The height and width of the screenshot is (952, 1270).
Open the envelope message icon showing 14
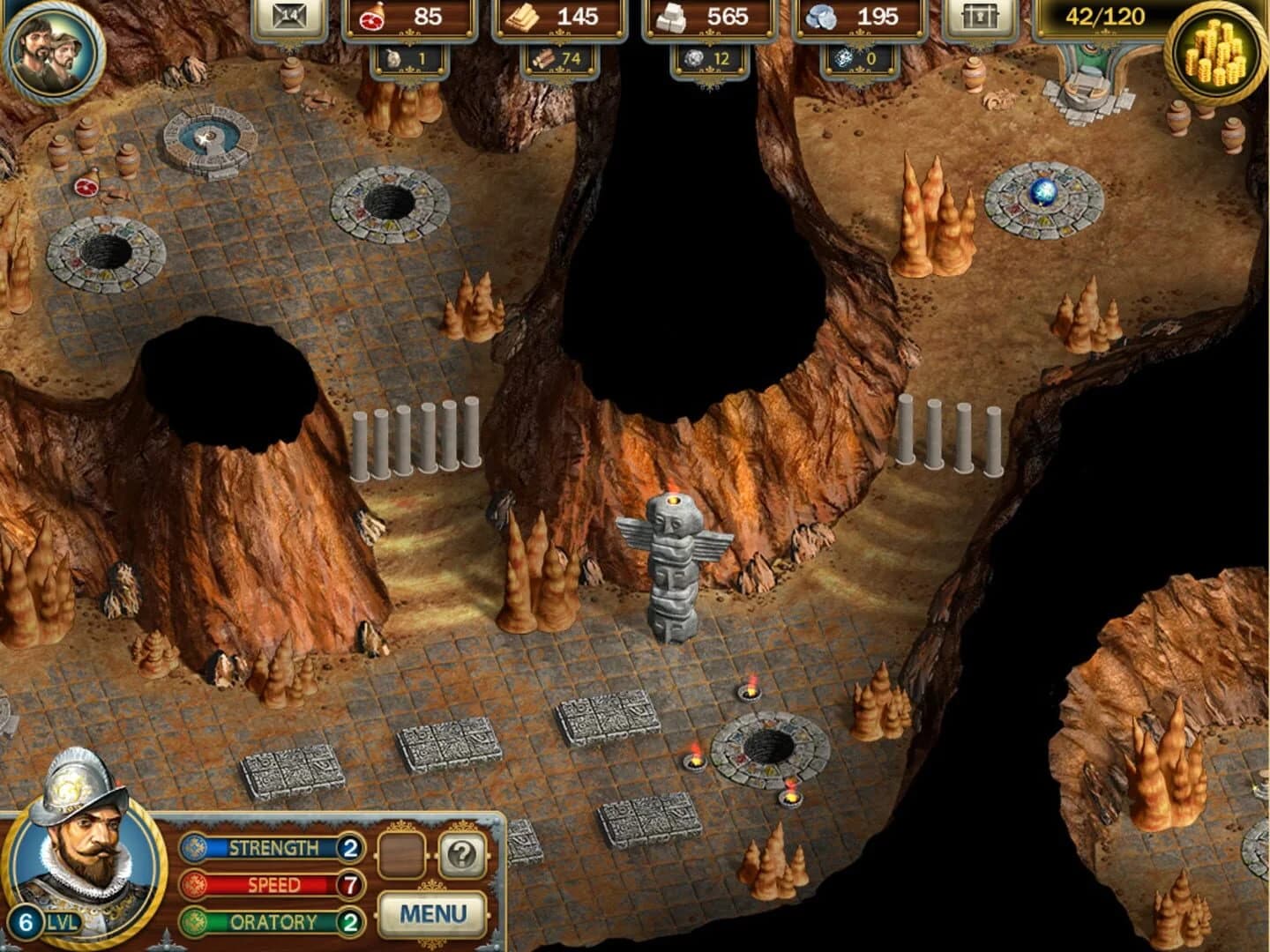(x=291, y=15)
